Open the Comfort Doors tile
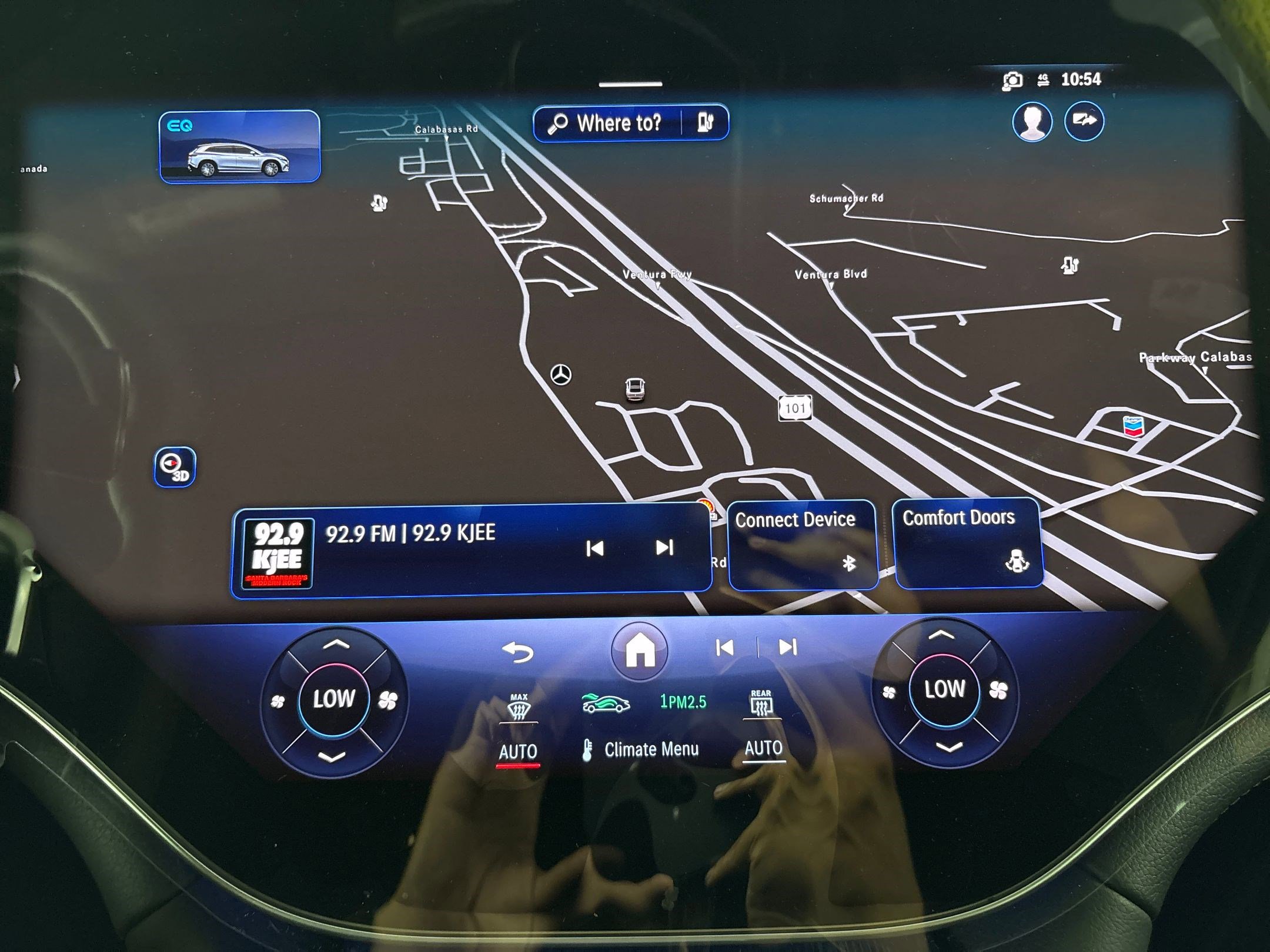Viewport: 1270px width, 952px height. (x=968, y=542)
